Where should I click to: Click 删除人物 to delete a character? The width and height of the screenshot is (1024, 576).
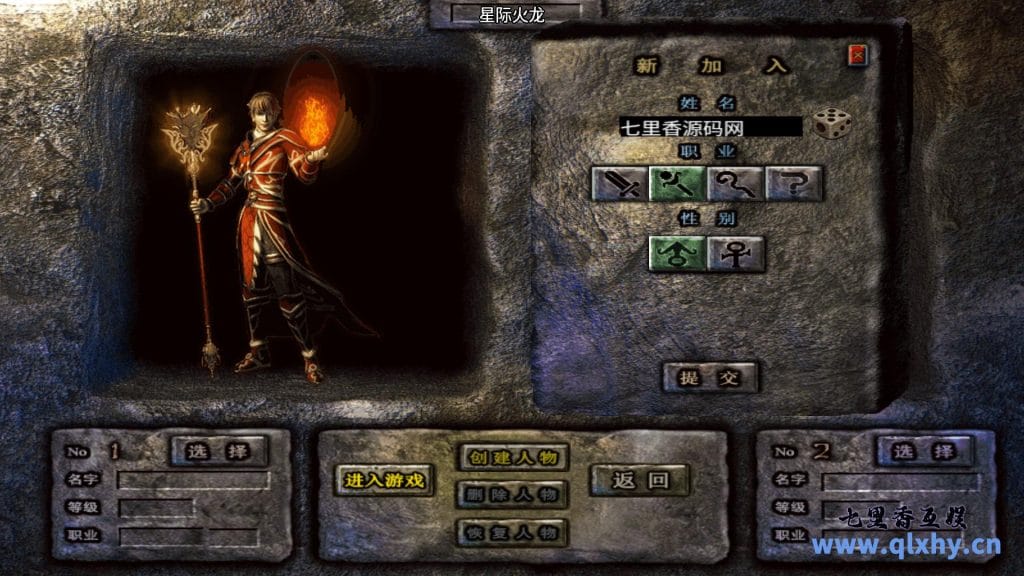(513, 494)
